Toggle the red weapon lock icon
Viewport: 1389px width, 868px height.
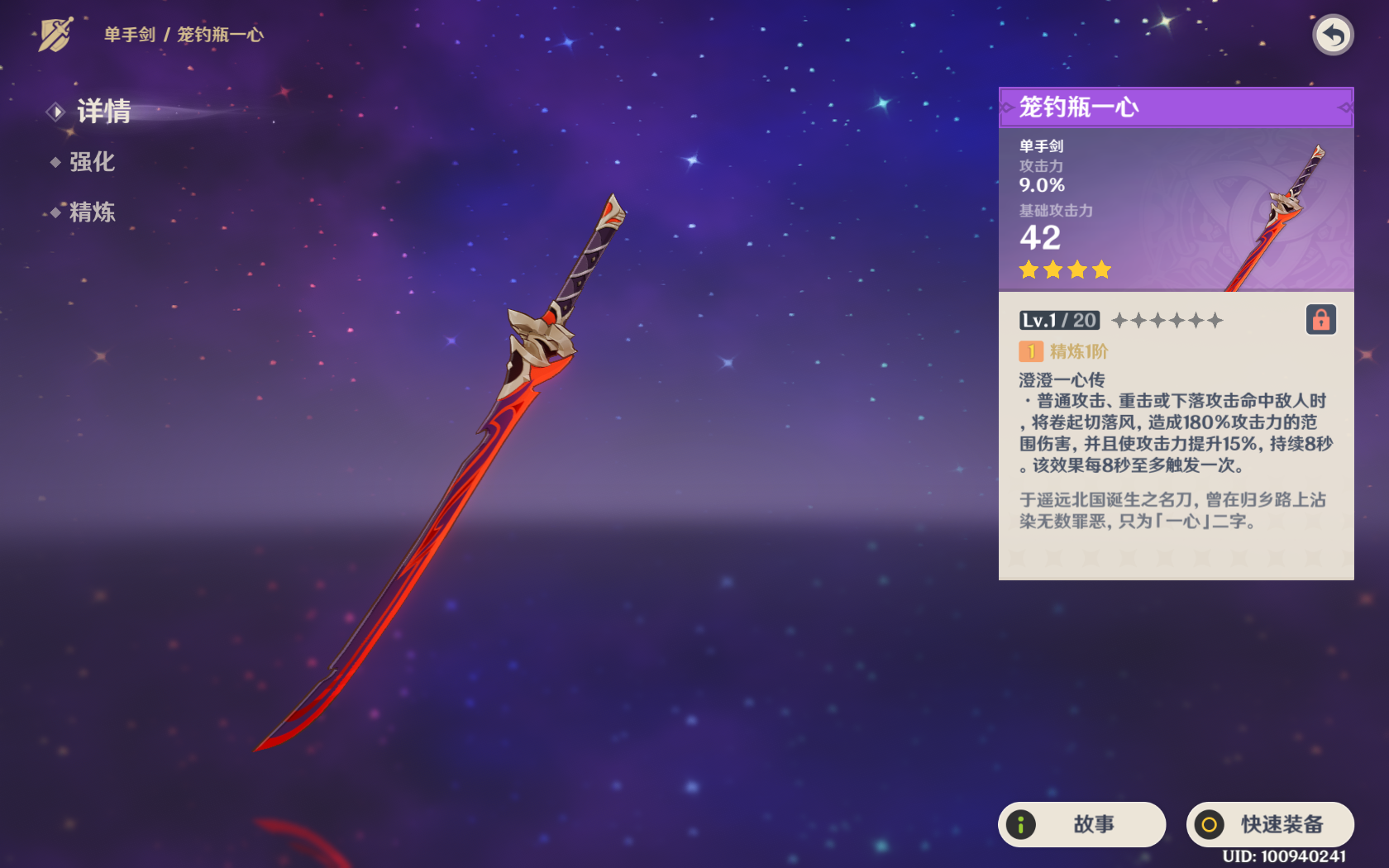point(1320,320)
